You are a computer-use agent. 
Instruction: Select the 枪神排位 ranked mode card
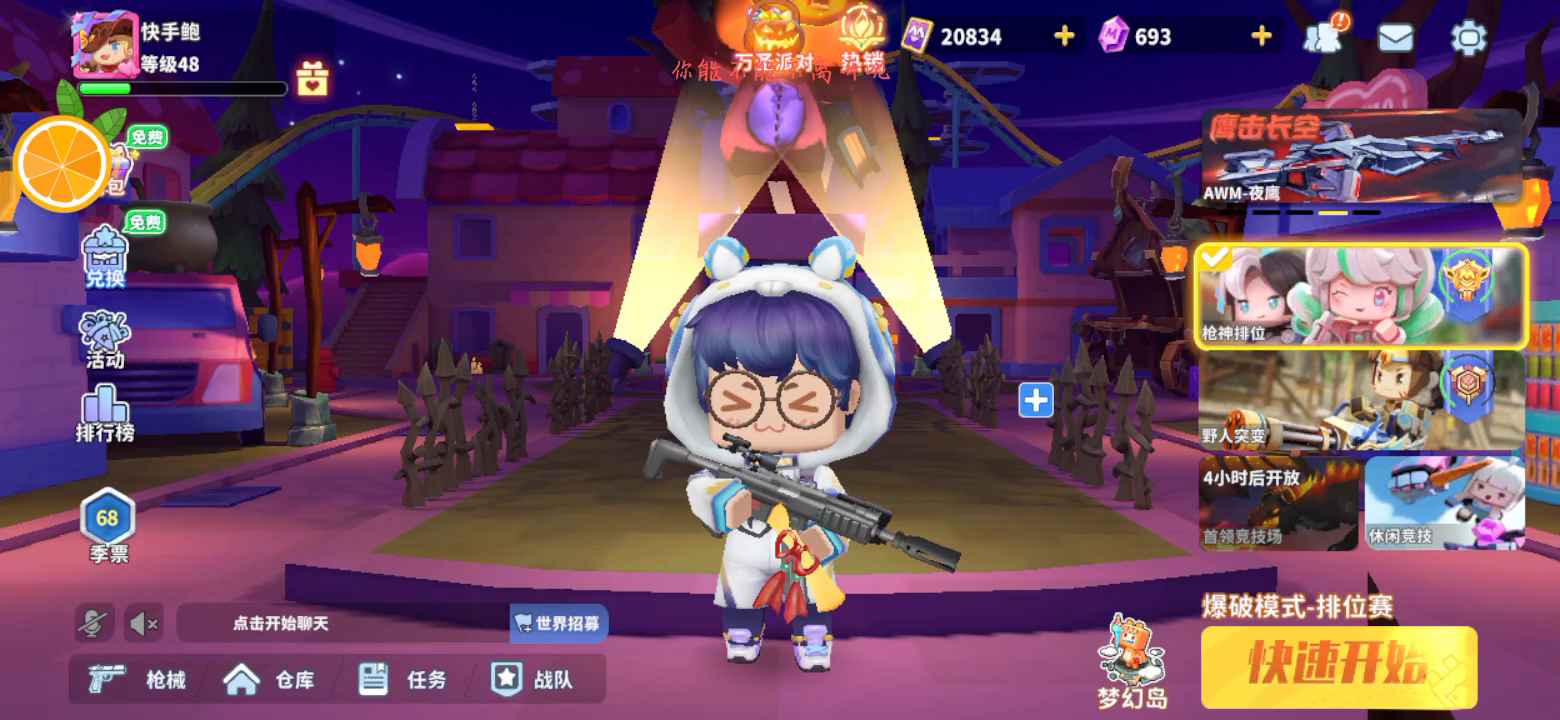point(1360,296)
